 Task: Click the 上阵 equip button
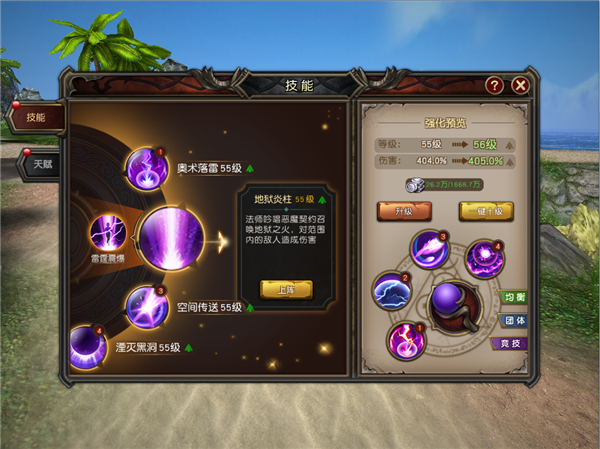coord(286,288)
